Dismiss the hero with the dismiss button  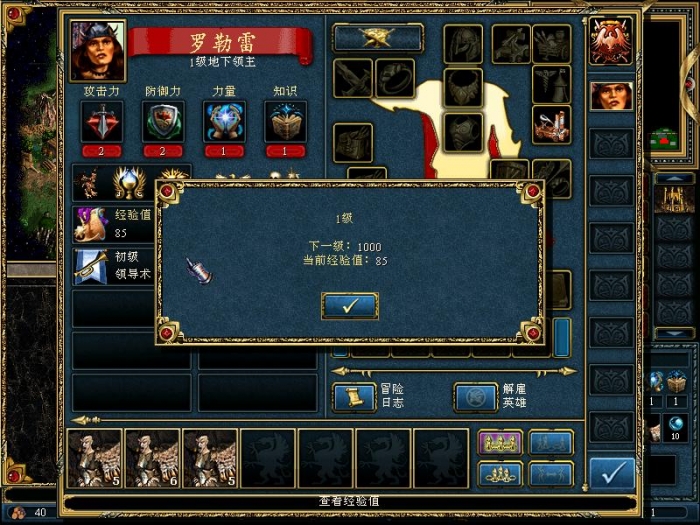[476, 397]
